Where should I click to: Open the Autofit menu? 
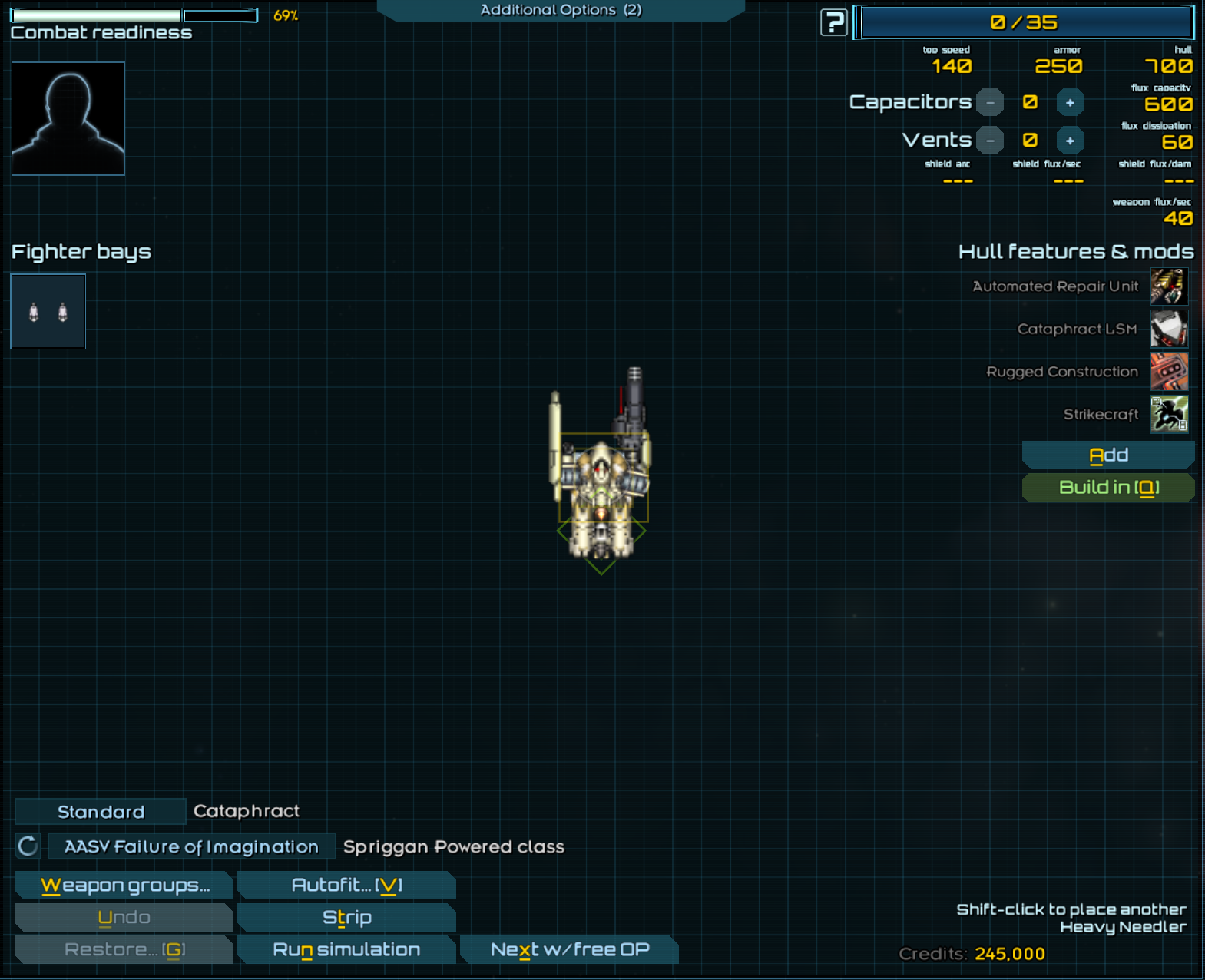[x=346, y=886]
